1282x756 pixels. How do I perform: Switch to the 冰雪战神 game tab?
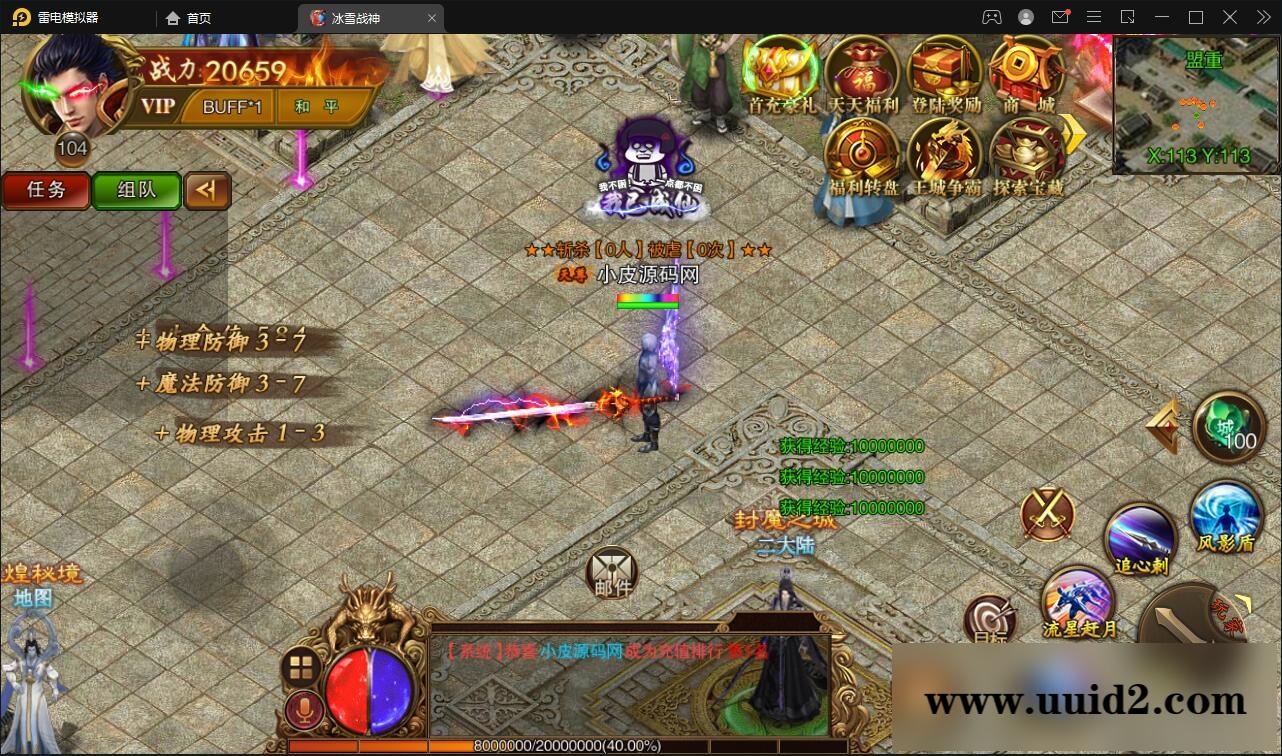360,17
